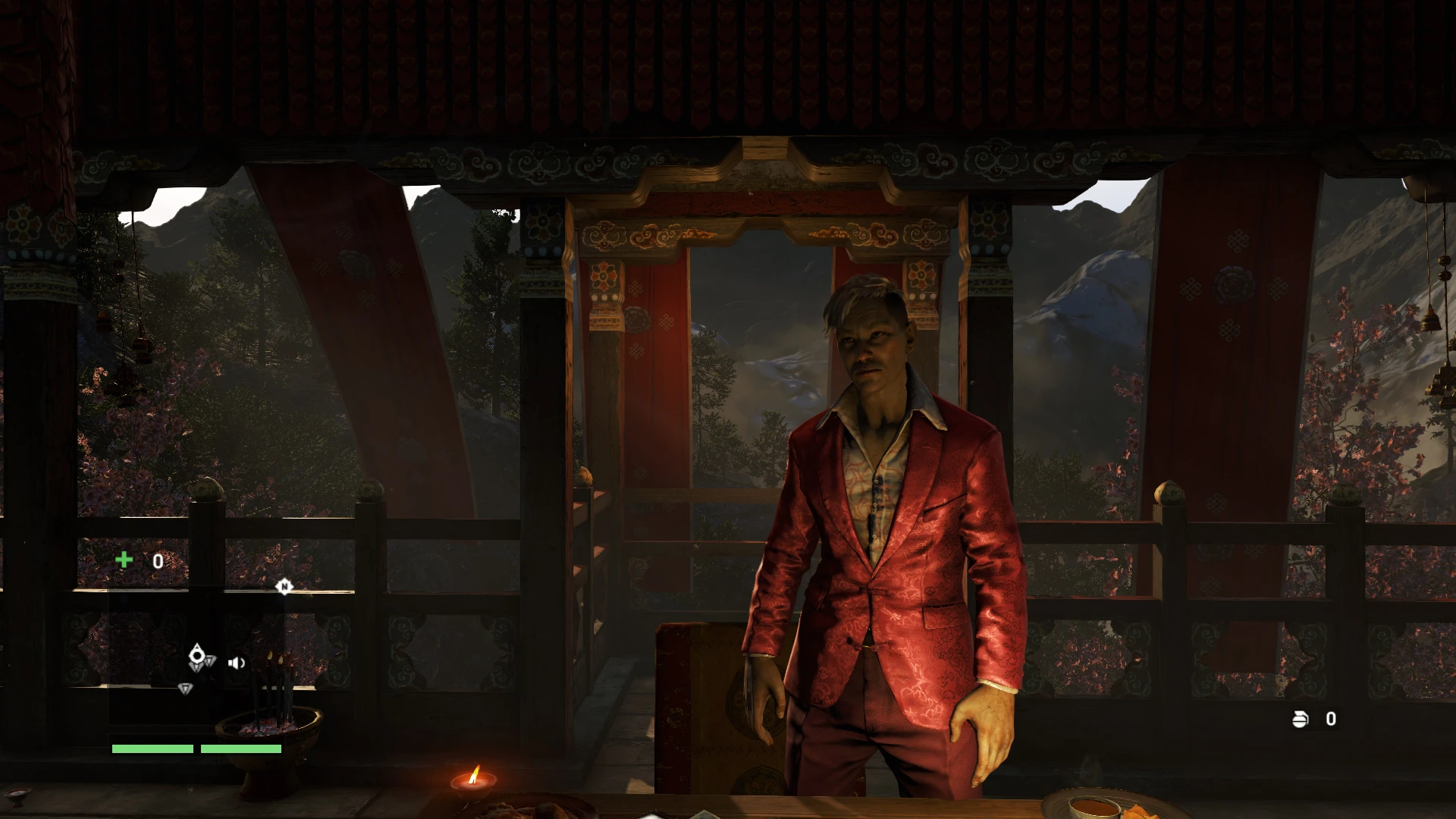Click the grenade count showing zero

1332,719
